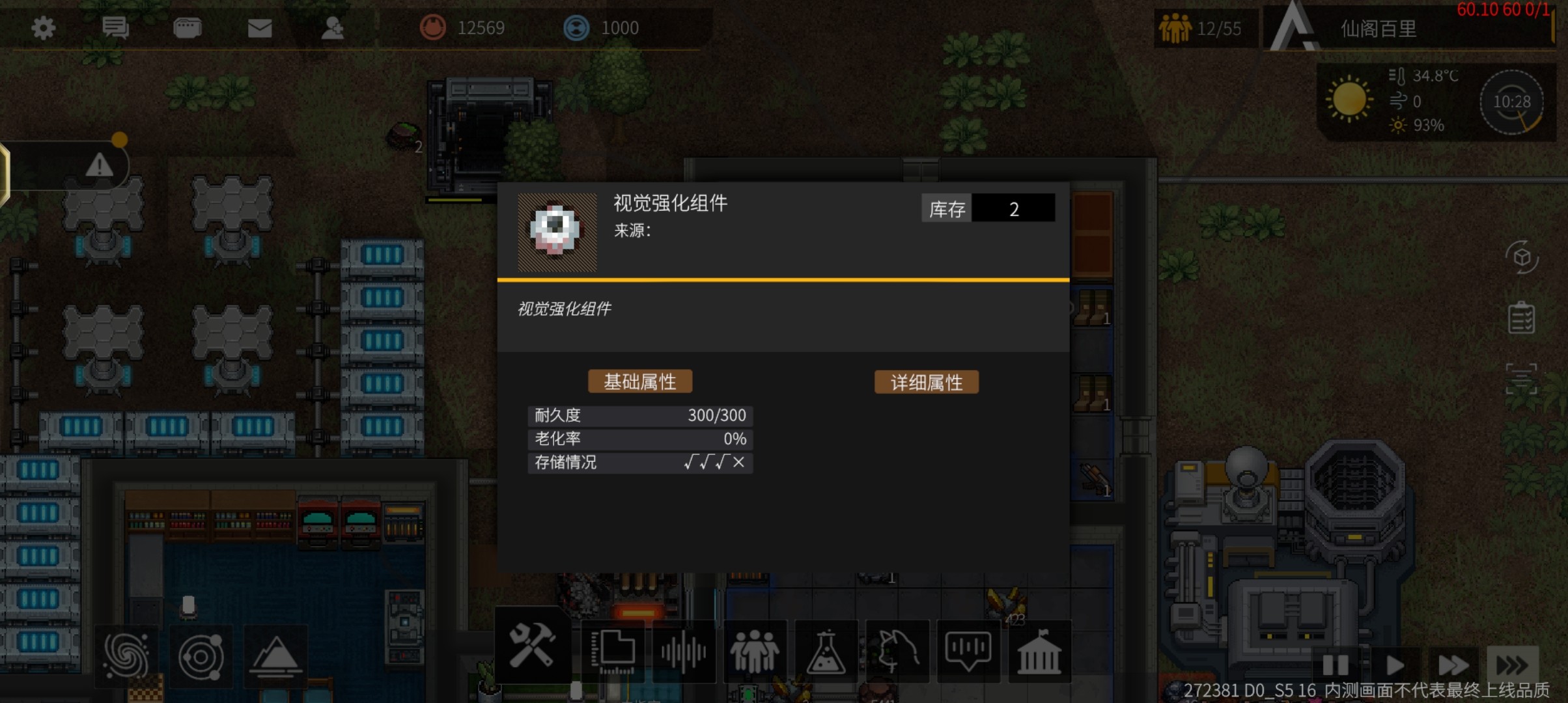The image size is (1568, 703).
Task: Open the colonists group menu
Action: tap(754, 650)
